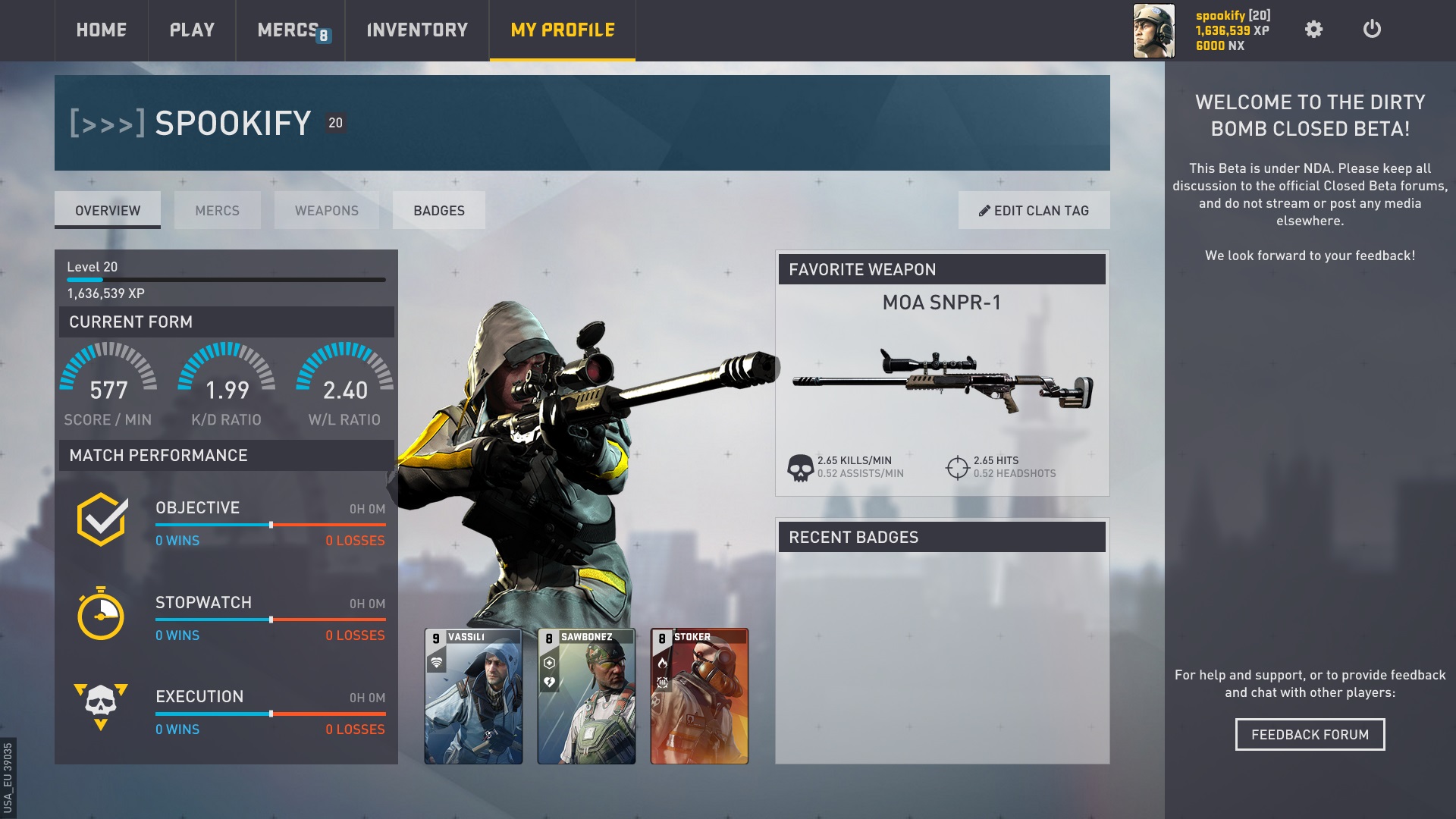1456x819 pixels.
Task: Select the Vassili merc card
Action: coord(473,695)
